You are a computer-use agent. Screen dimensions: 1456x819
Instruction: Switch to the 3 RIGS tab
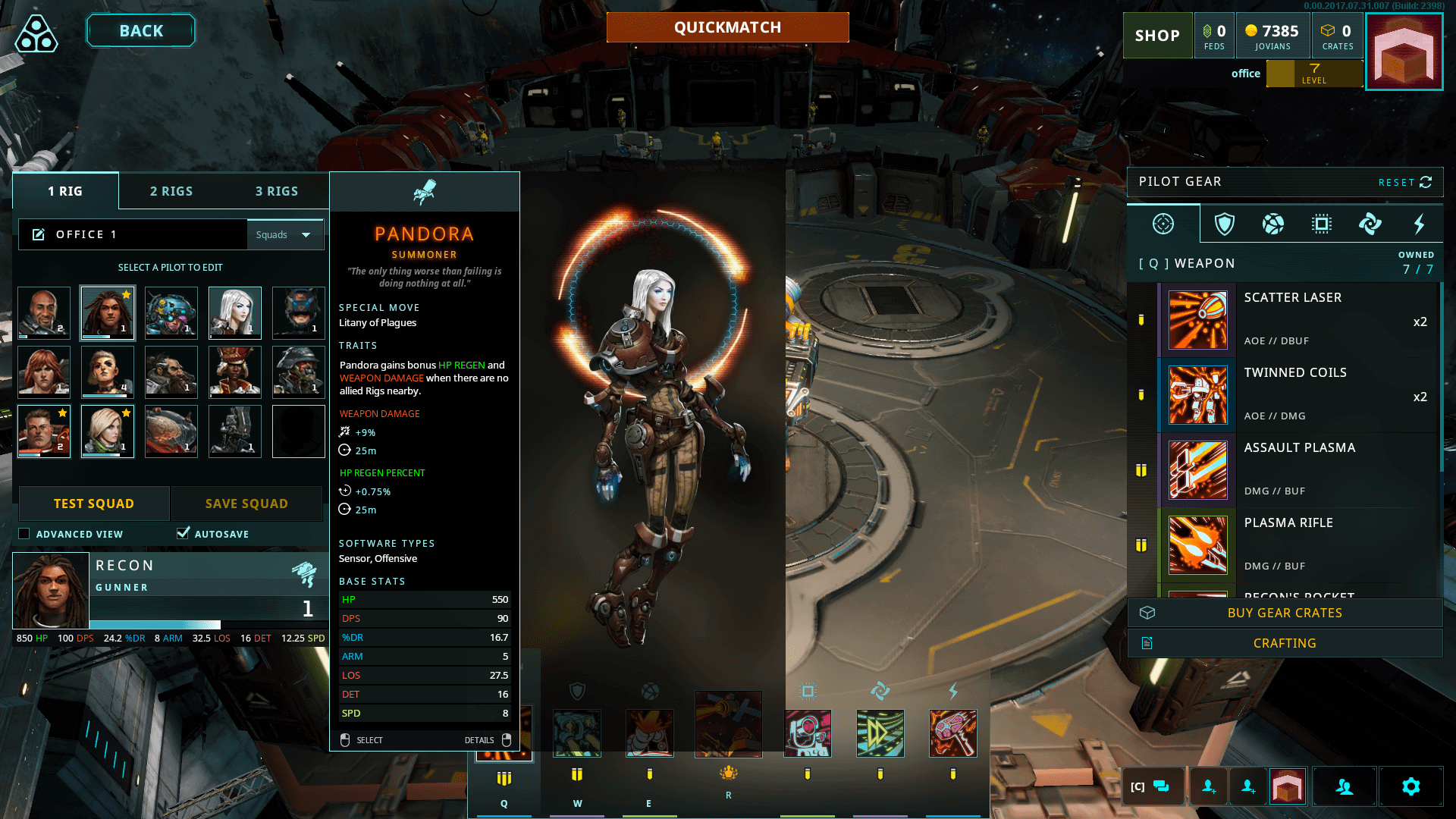point(277,191)
